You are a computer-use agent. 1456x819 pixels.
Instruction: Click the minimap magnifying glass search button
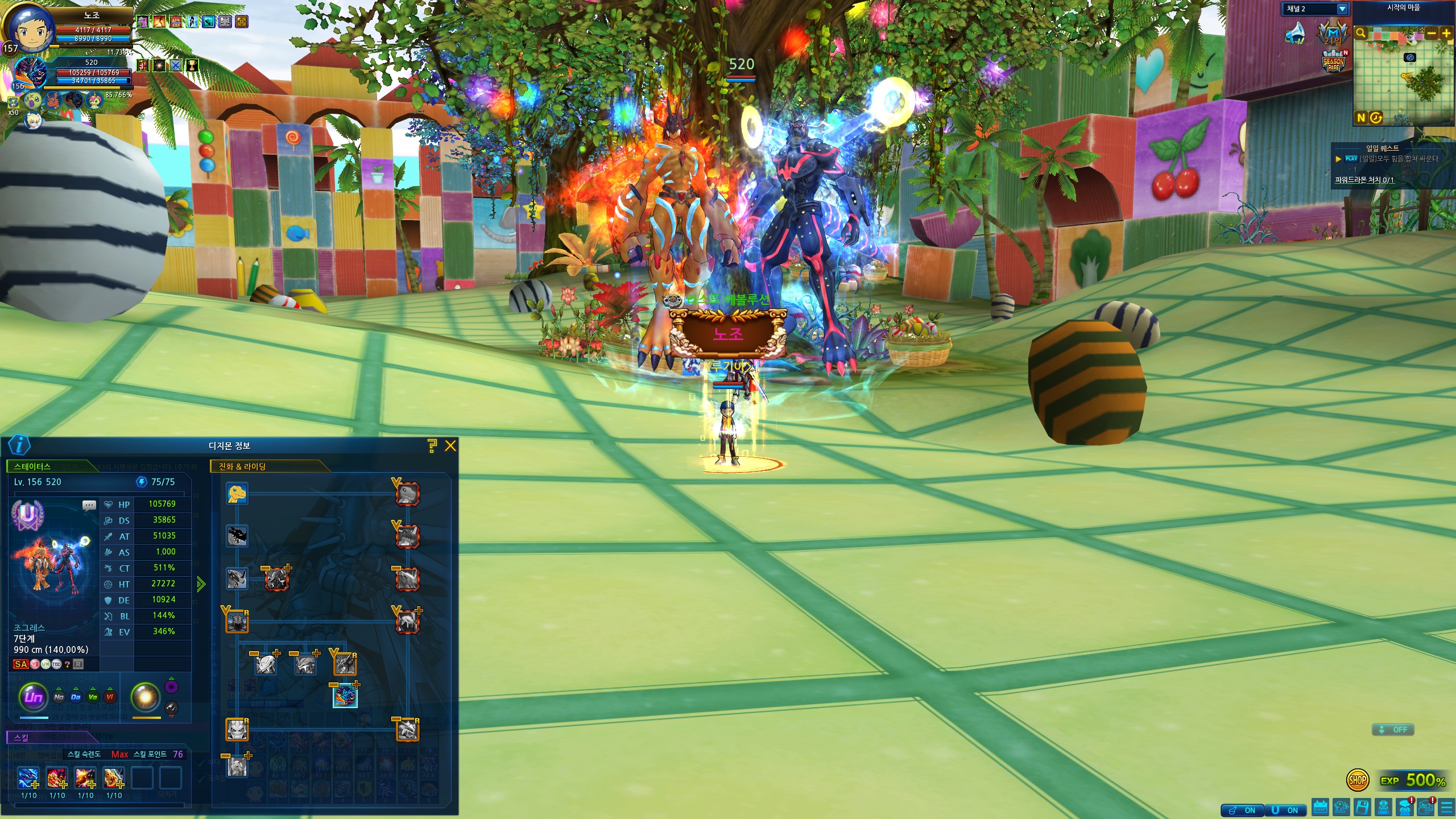(x=1360, y=34)
